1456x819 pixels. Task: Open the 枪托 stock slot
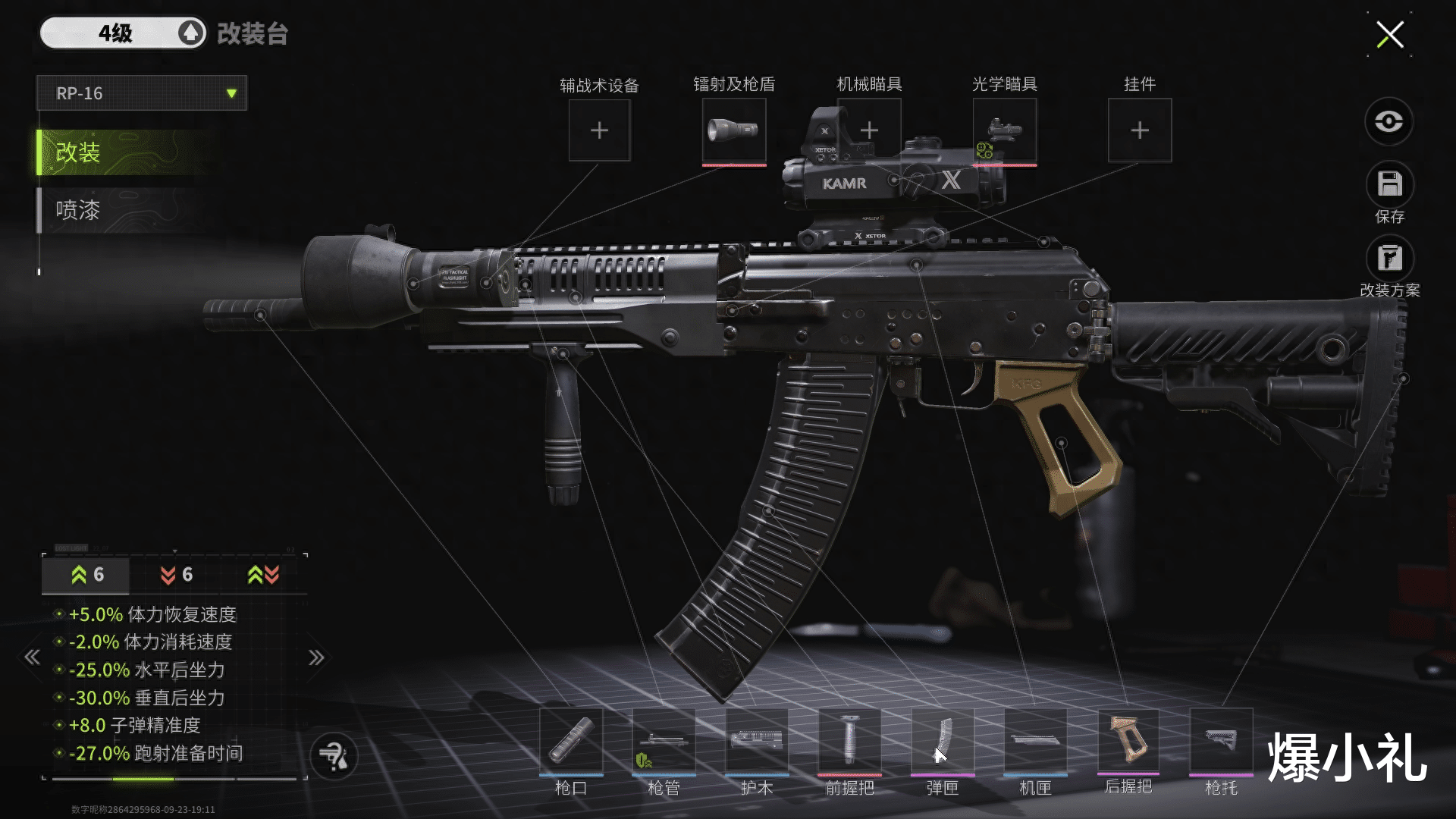[x=1221, y=741]
